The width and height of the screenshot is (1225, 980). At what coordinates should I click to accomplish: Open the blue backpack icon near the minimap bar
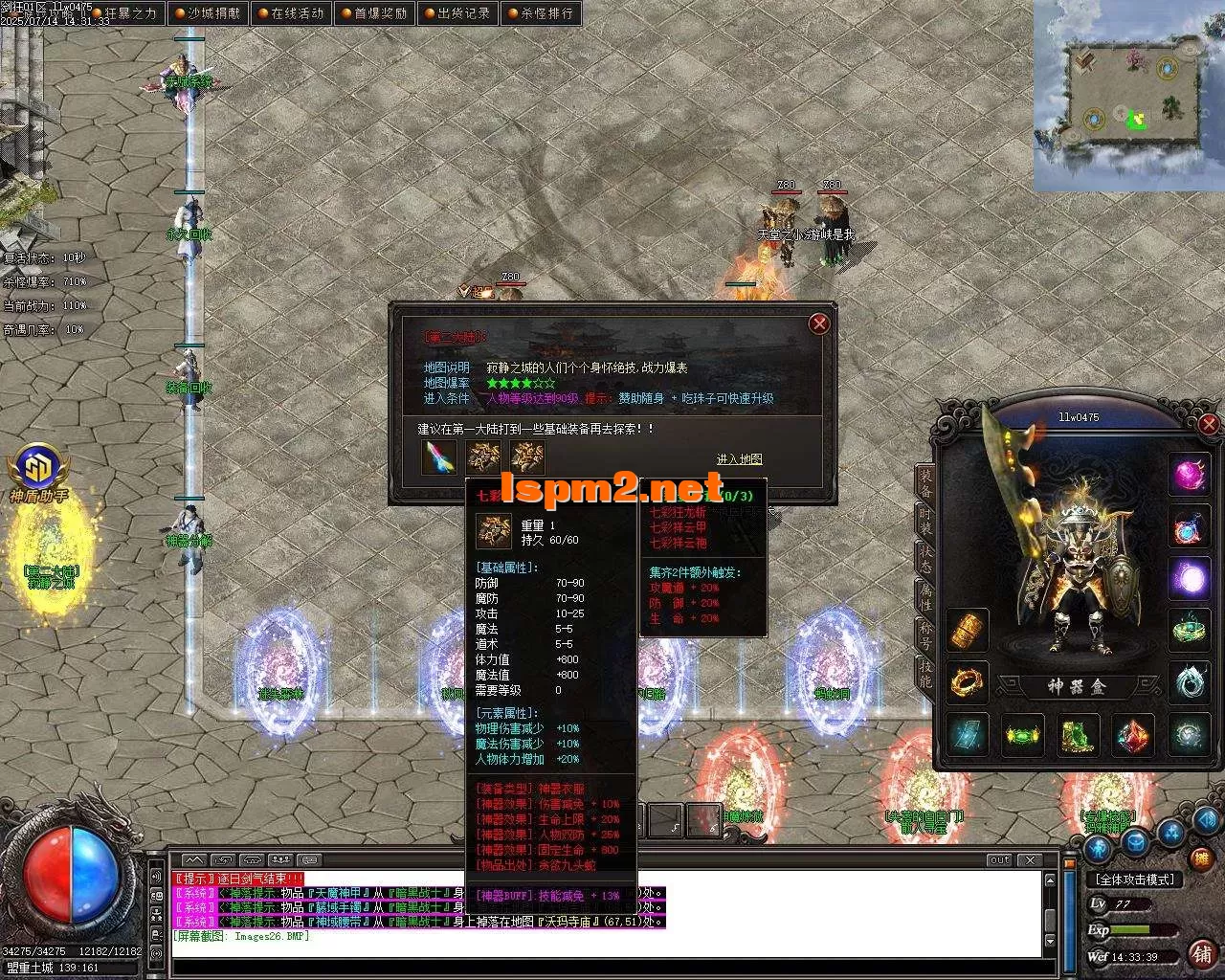click(x=1137, y=843)
